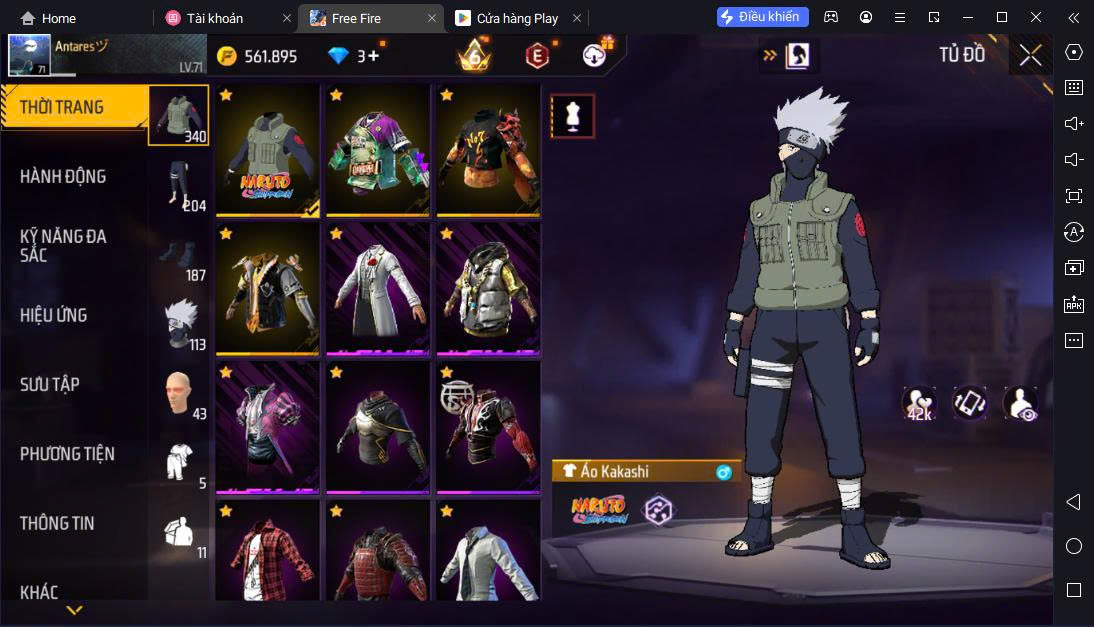This screenshot has width=1094, height=627.
Task: Open the gold coin balance
Action: (x=257, y=56)
